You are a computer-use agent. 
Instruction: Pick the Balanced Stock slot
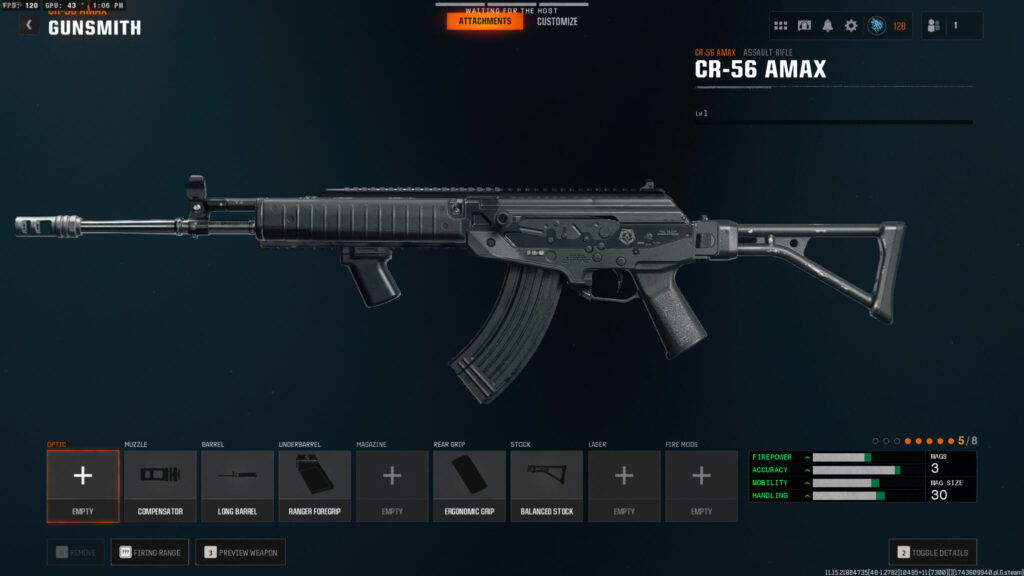click(547, 485)
